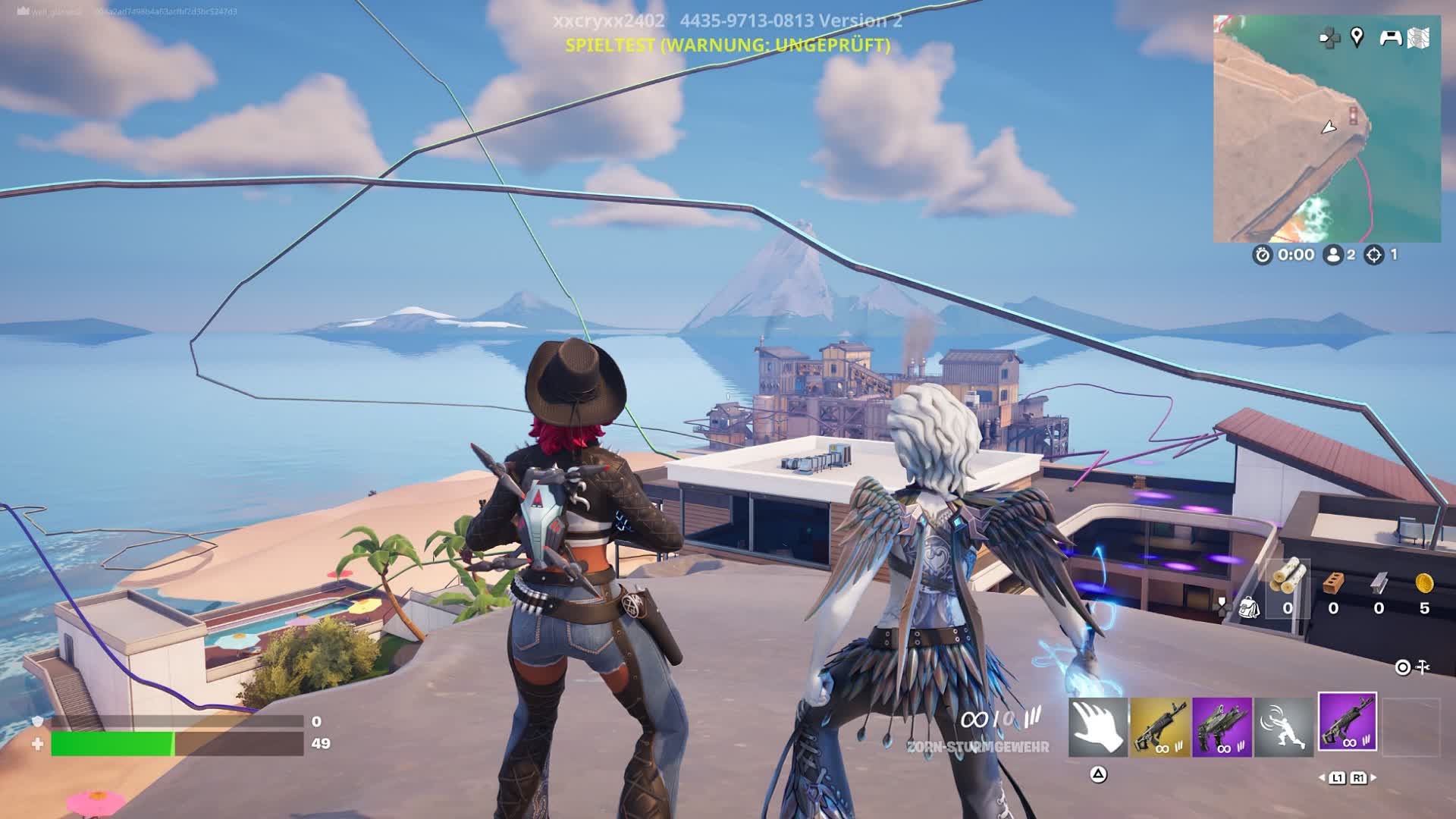Select the white hand slot
This screenshot has width=1456, height=819.
tap(1097, 727)
